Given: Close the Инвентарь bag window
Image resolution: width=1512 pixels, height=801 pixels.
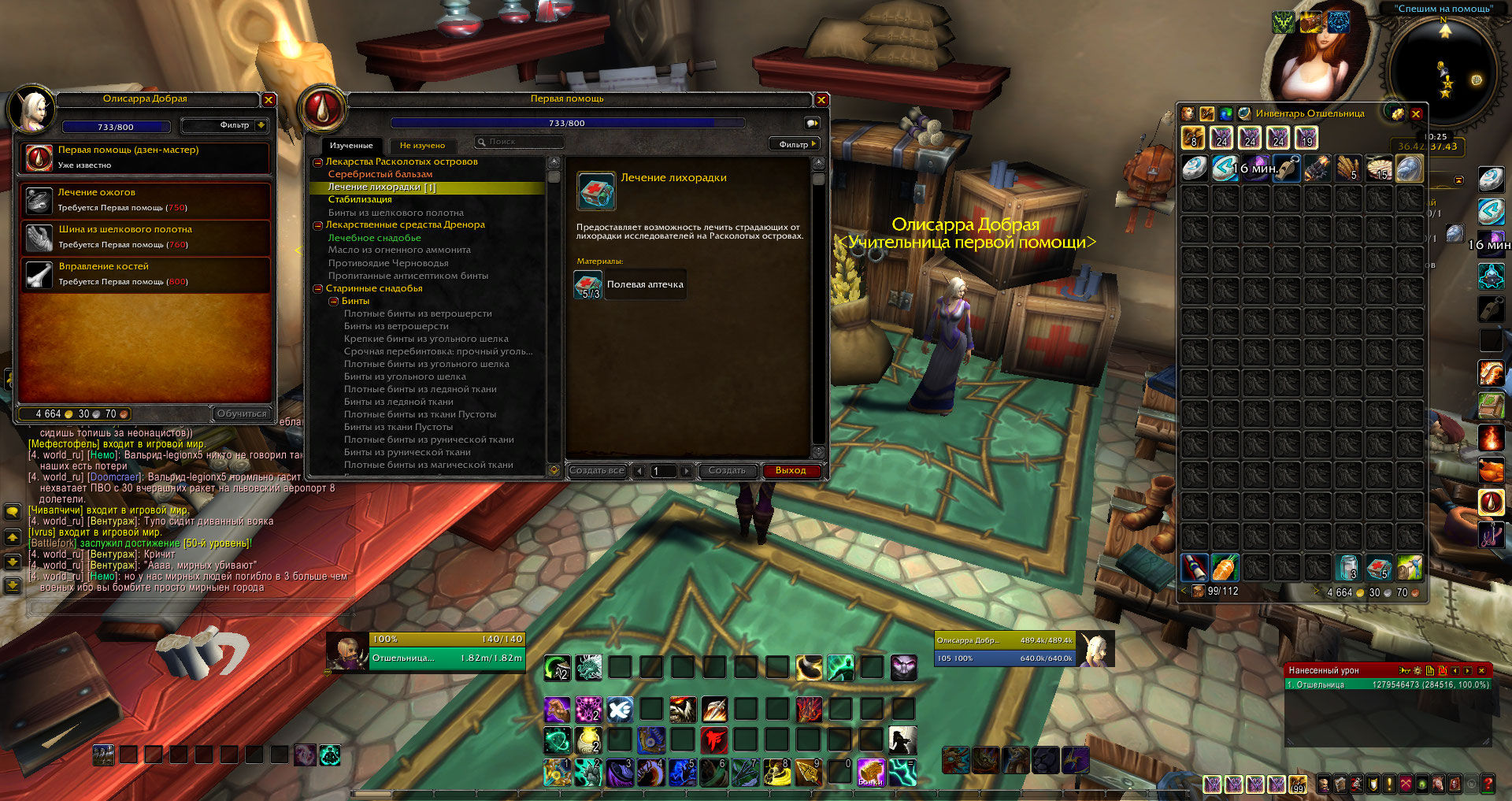Looking at the screenshot, I should coord(1416,114).
